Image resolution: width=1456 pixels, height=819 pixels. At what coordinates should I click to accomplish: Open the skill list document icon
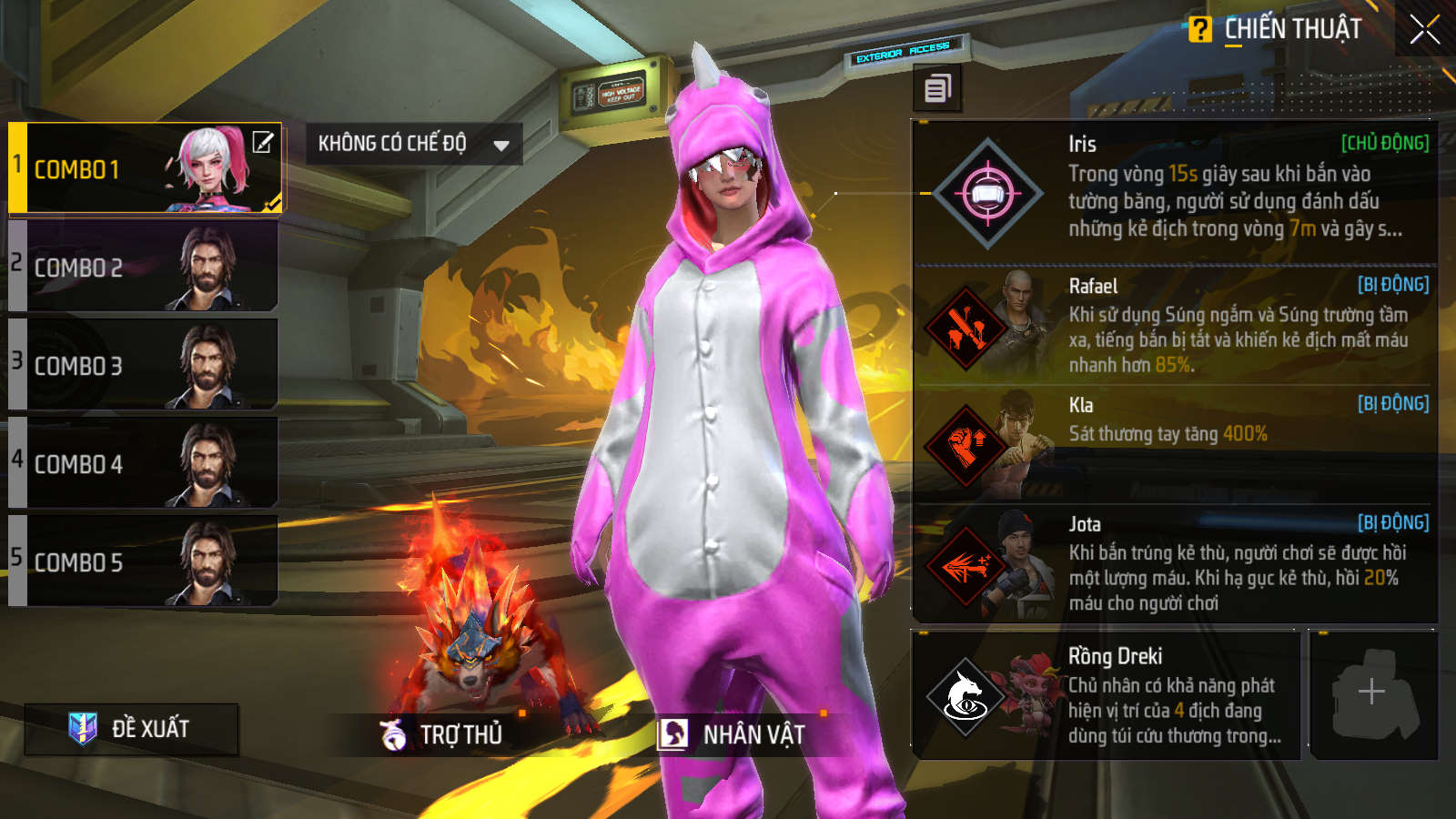point(937,88)
